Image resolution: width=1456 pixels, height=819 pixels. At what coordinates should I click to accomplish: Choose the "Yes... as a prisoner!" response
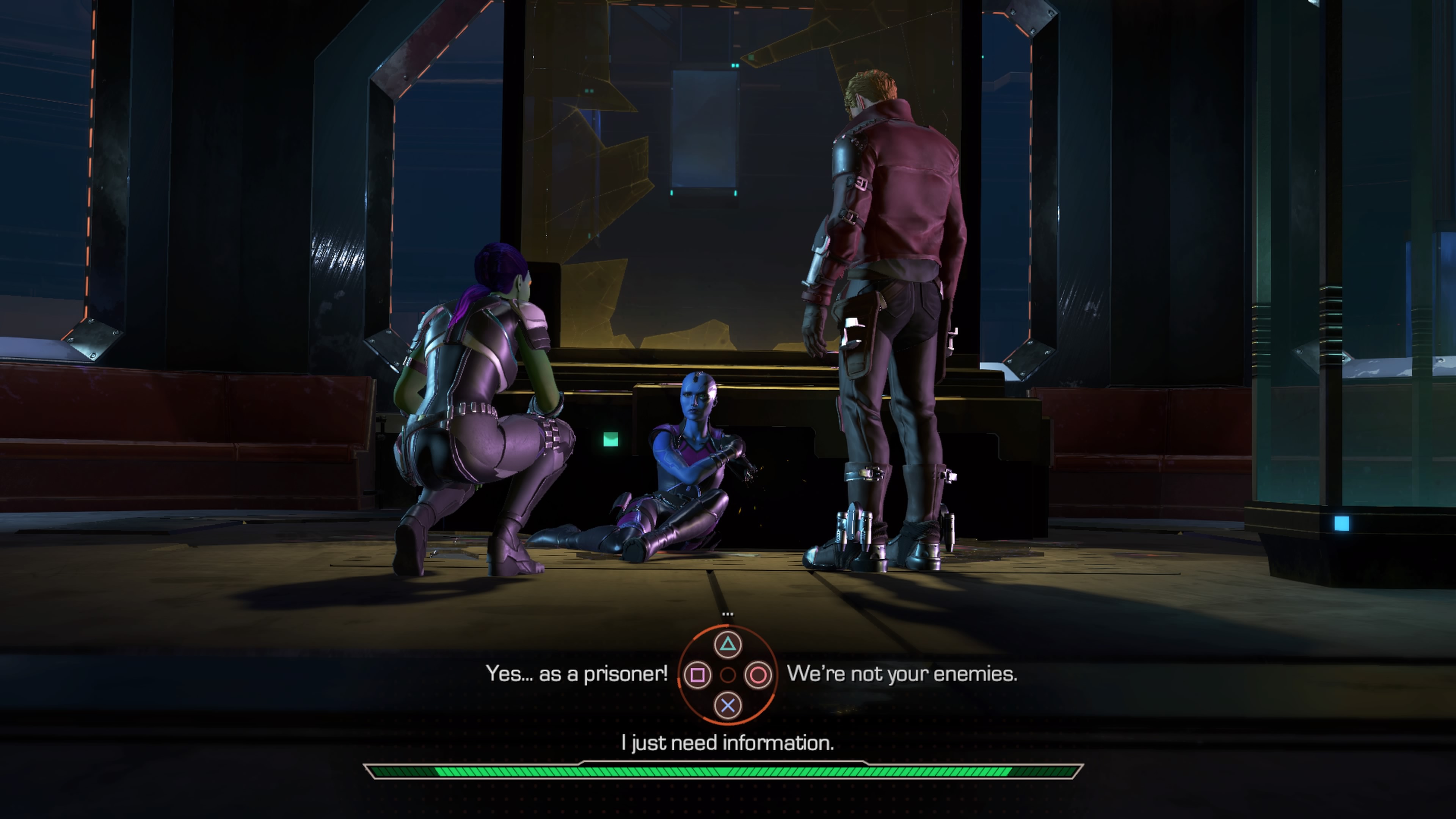click(x=576, y=674)
